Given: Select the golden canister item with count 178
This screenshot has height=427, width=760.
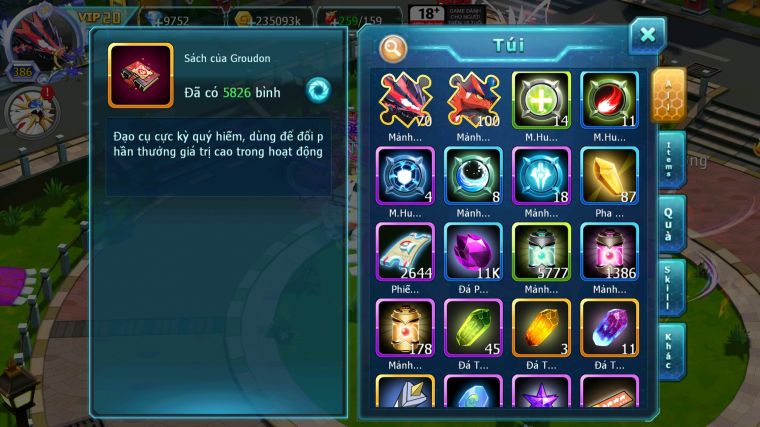Looking at the screenshot, I should 404,327.
